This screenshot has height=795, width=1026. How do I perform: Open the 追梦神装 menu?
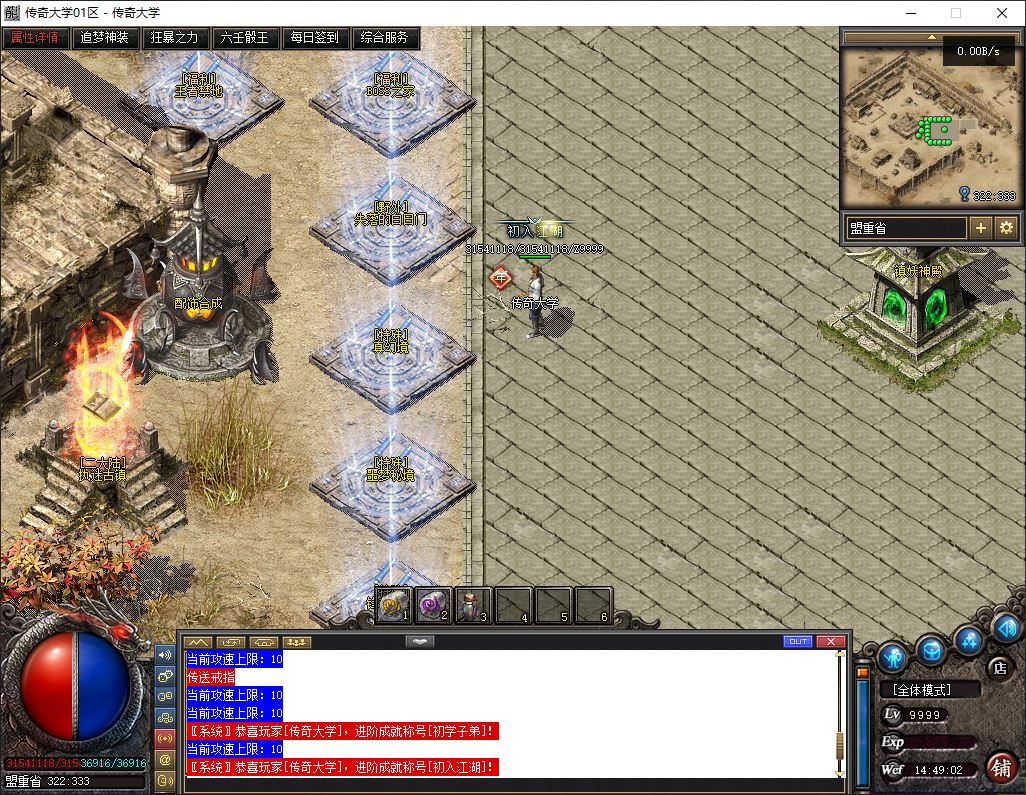[x=105, y=39]
